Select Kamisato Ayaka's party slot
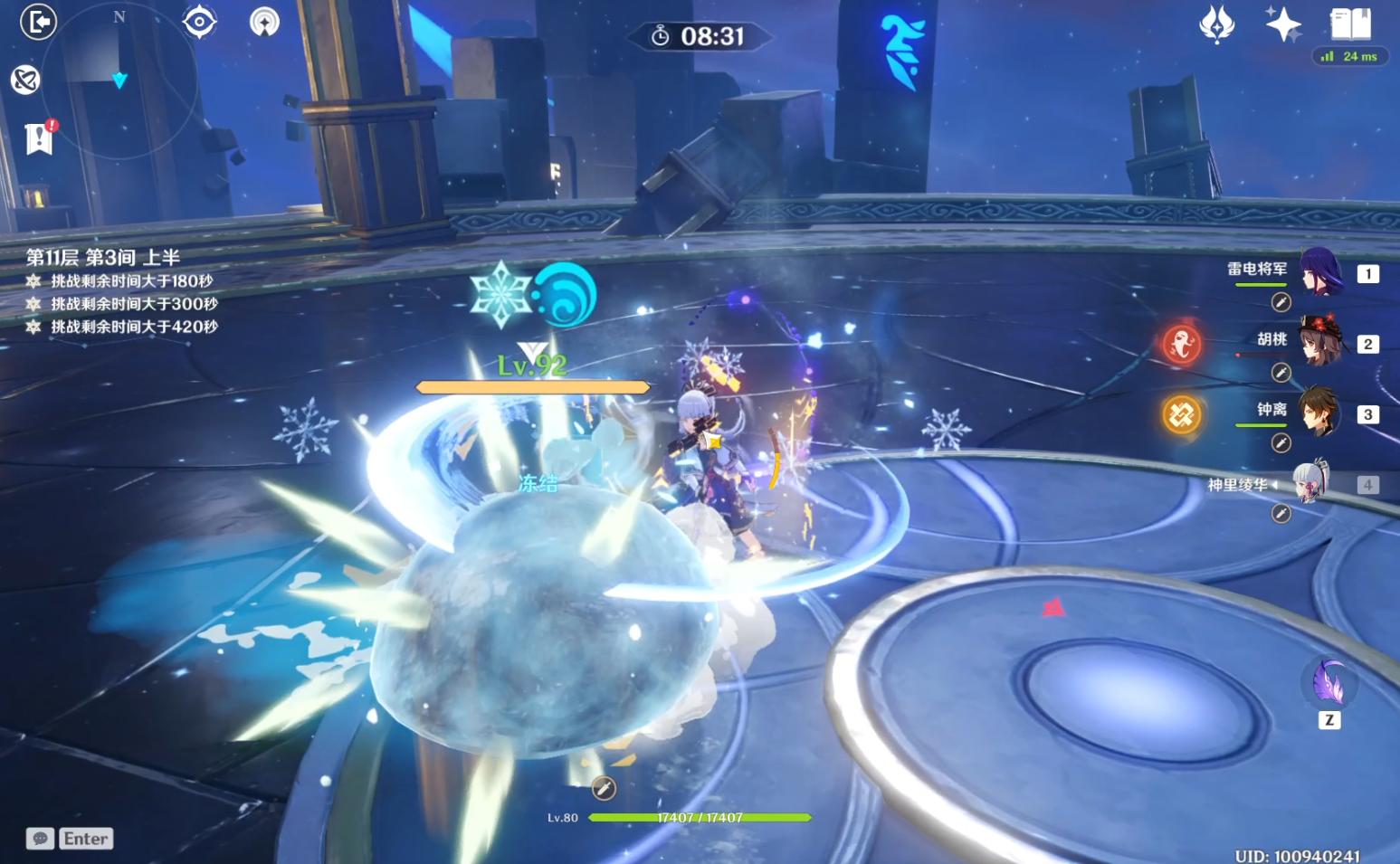The width and height of the screenshot is (1400, 864). click(x=1311, y=482)
